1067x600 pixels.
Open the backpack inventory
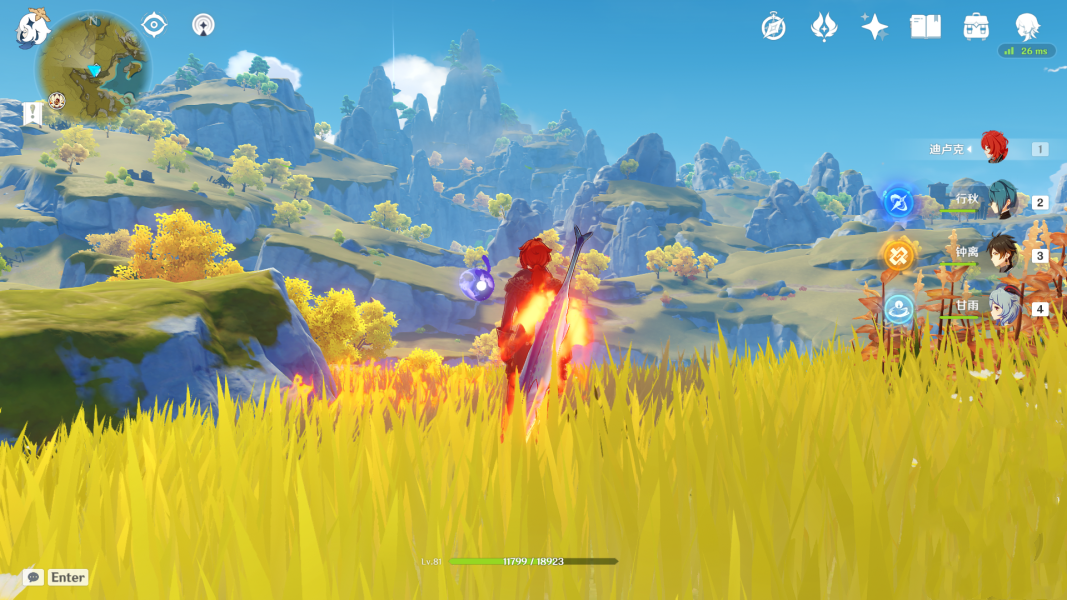point(976,27)
